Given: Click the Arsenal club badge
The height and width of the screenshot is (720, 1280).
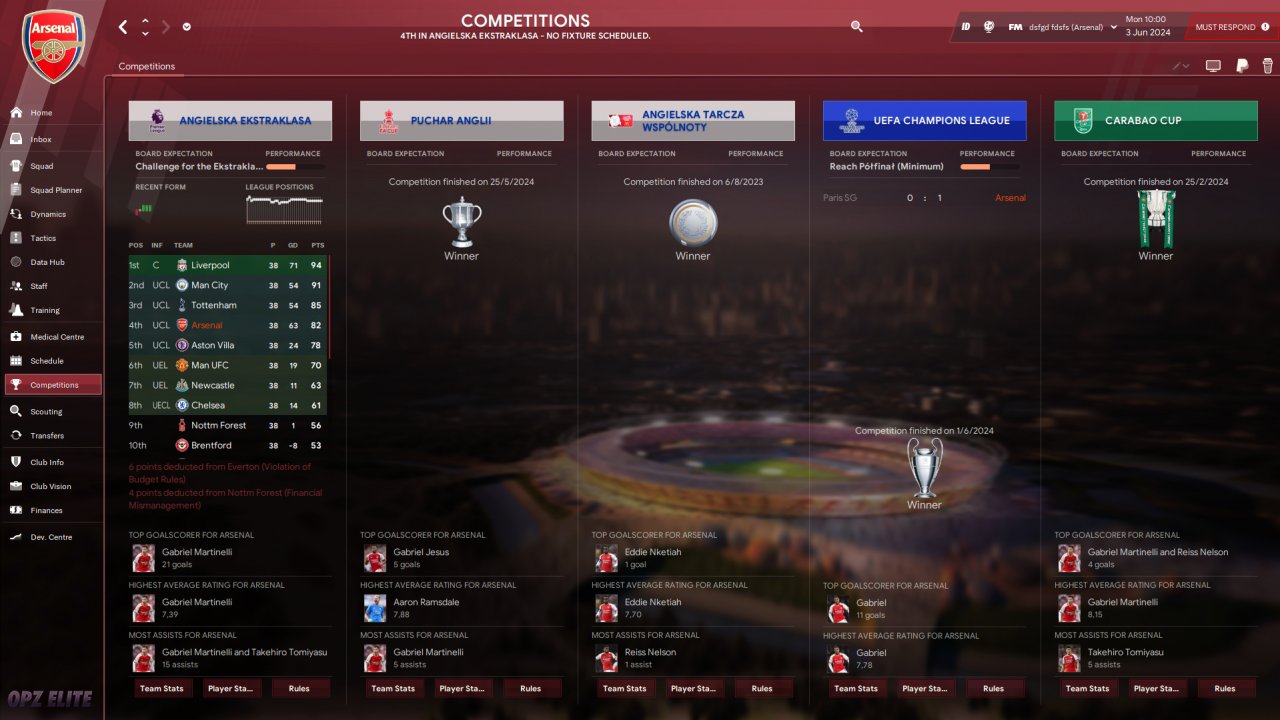Looking at the screenshot, I should pos(53,47).
